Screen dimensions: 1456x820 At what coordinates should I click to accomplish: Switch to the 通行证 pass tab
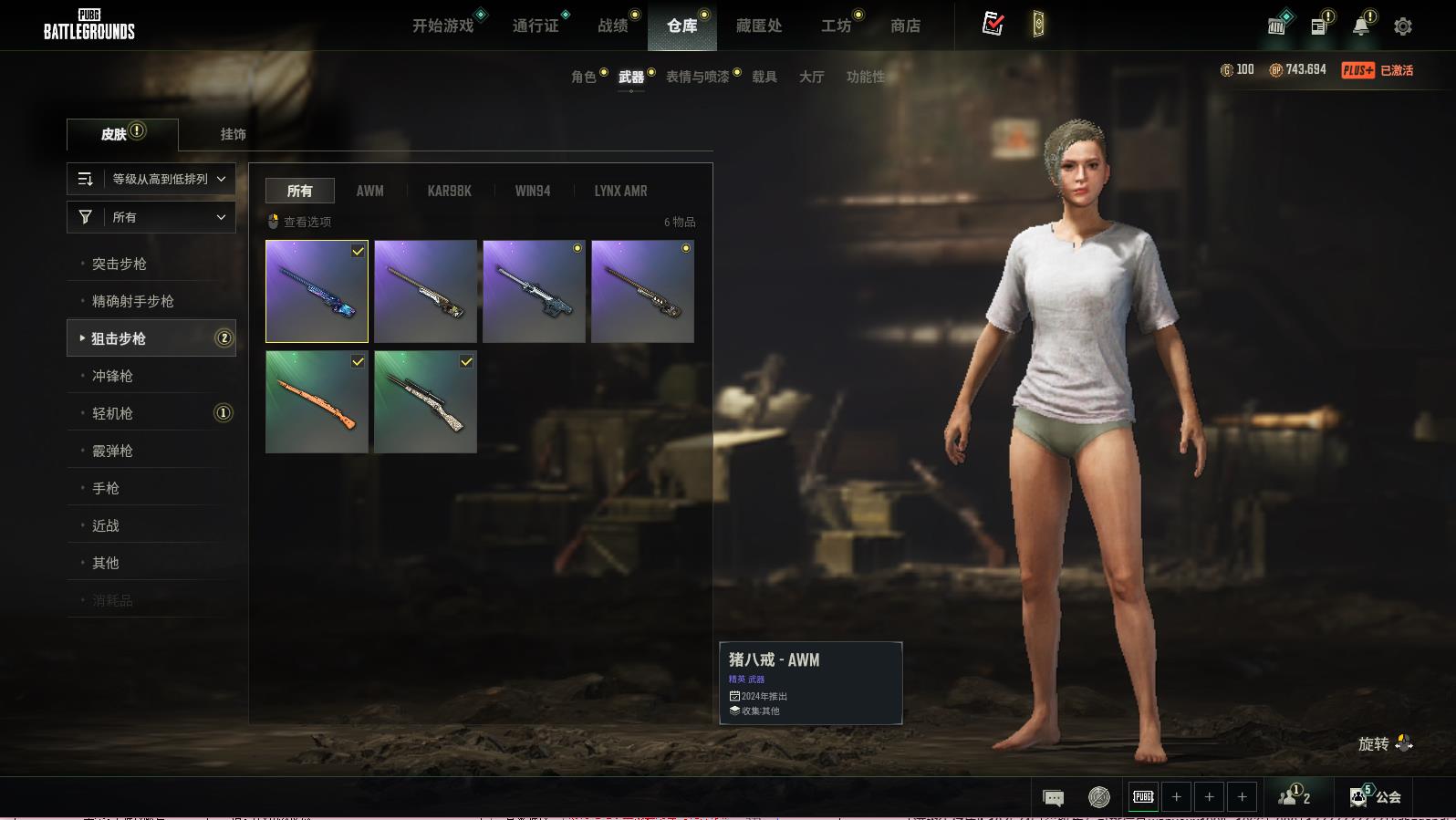click(536, 26)
